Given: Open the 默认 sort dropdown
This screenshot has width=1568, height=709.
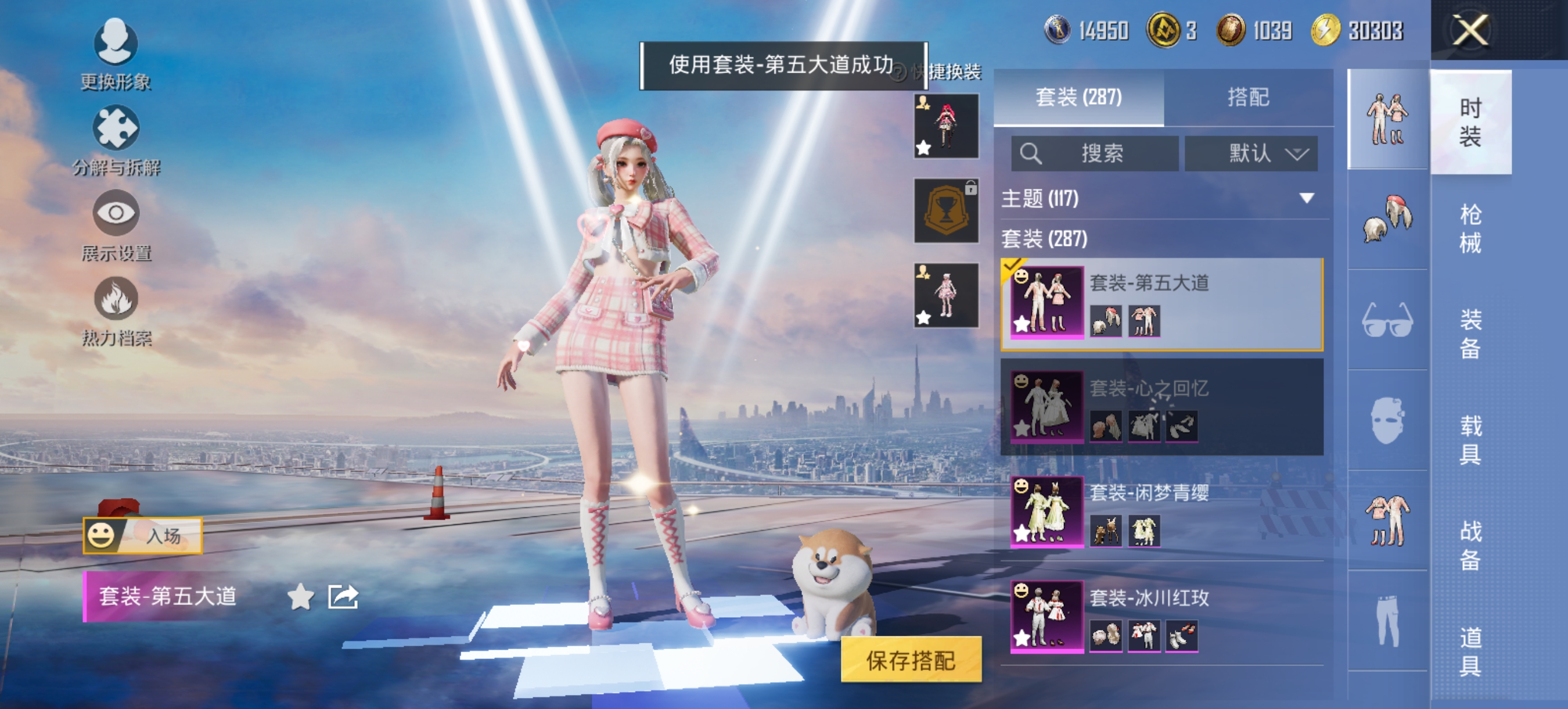Looking at the screenshot, I should (x=1252, y=154).
